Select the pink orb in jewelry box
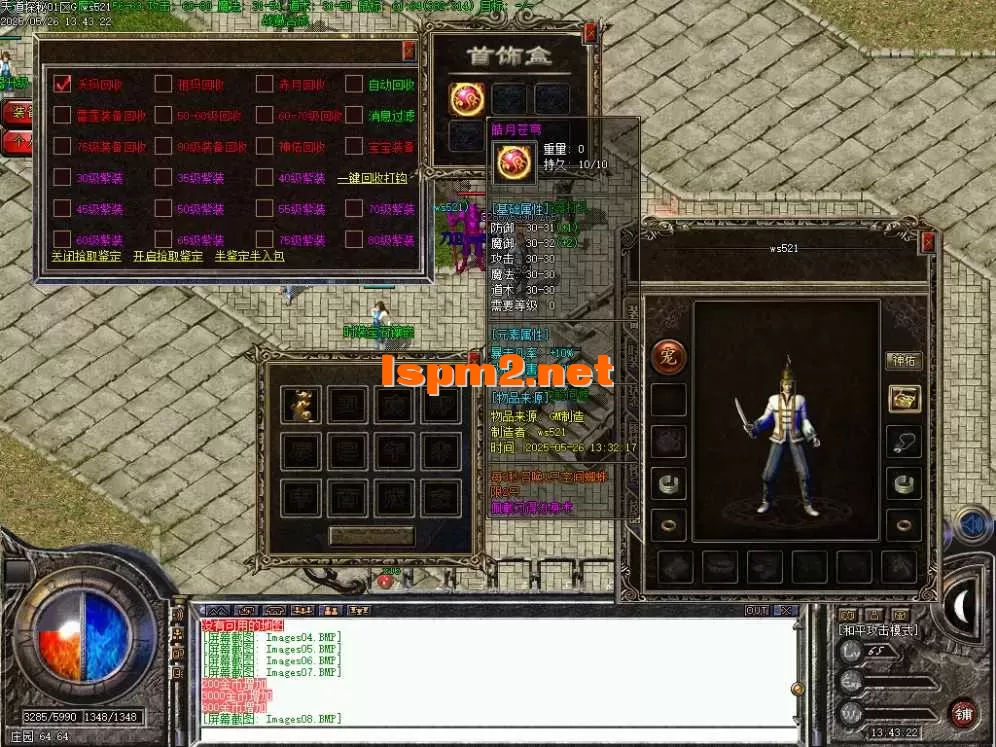Viewport: 996px width, 747px height. tap(466, 98)
